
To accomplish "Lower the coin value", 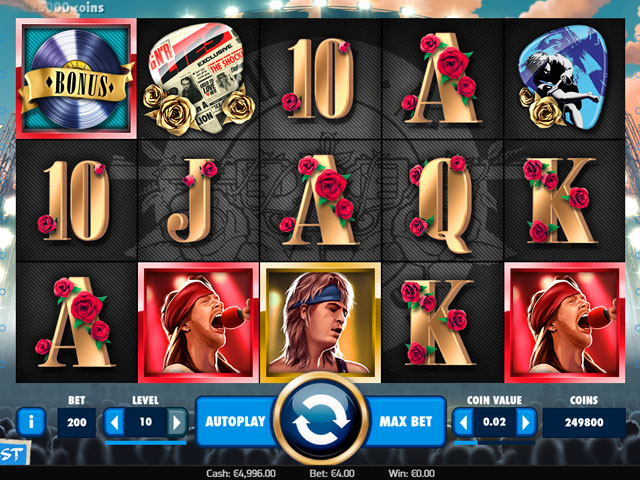I will pos(463,422).
